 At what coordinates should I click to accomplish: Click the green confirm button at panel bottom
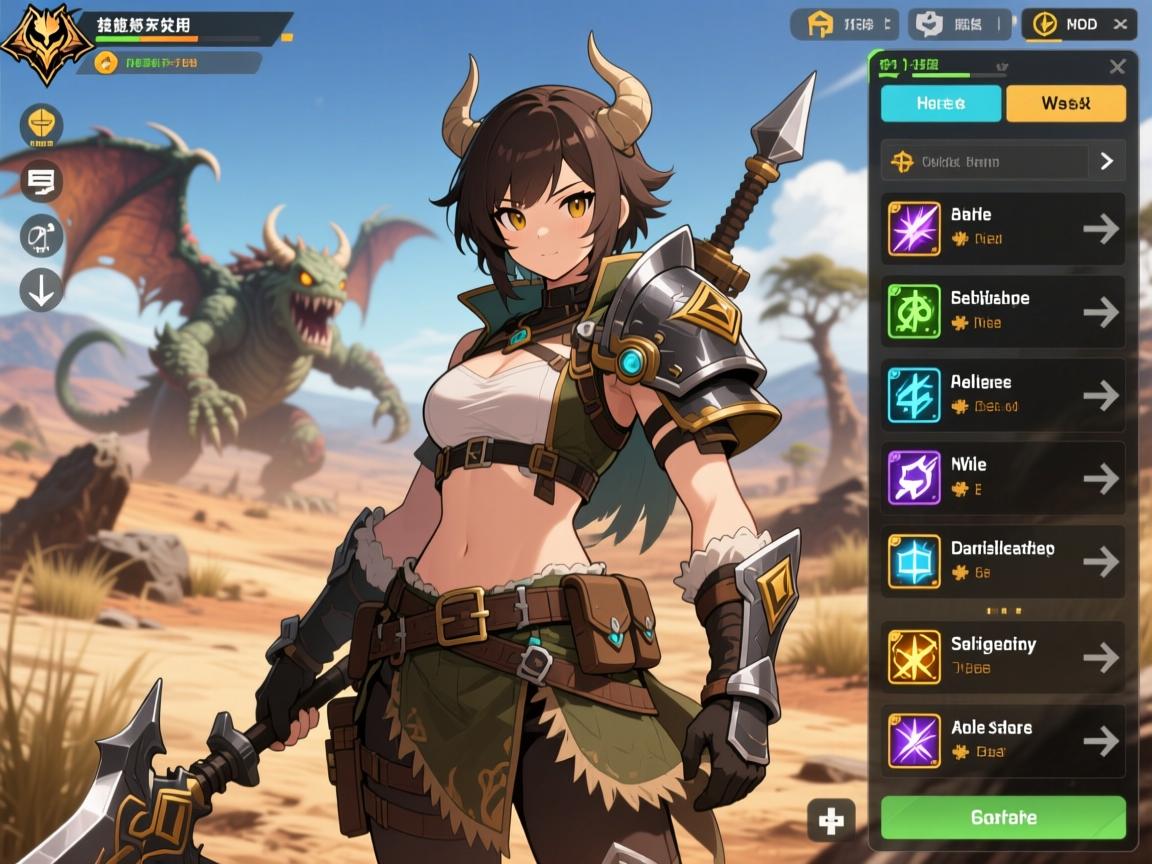1002,817
